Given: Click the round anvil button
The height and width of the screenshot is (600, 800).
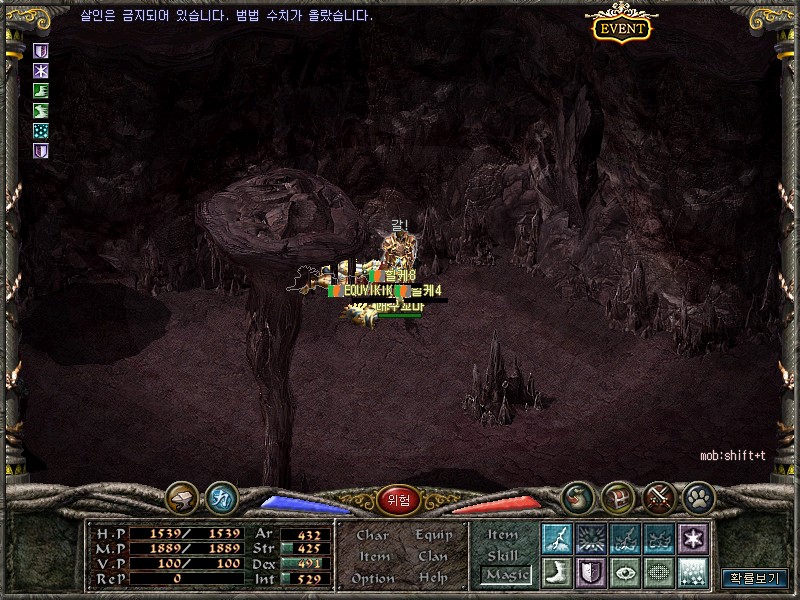Looking at the screenshot, I should click(x=182, y=497).
